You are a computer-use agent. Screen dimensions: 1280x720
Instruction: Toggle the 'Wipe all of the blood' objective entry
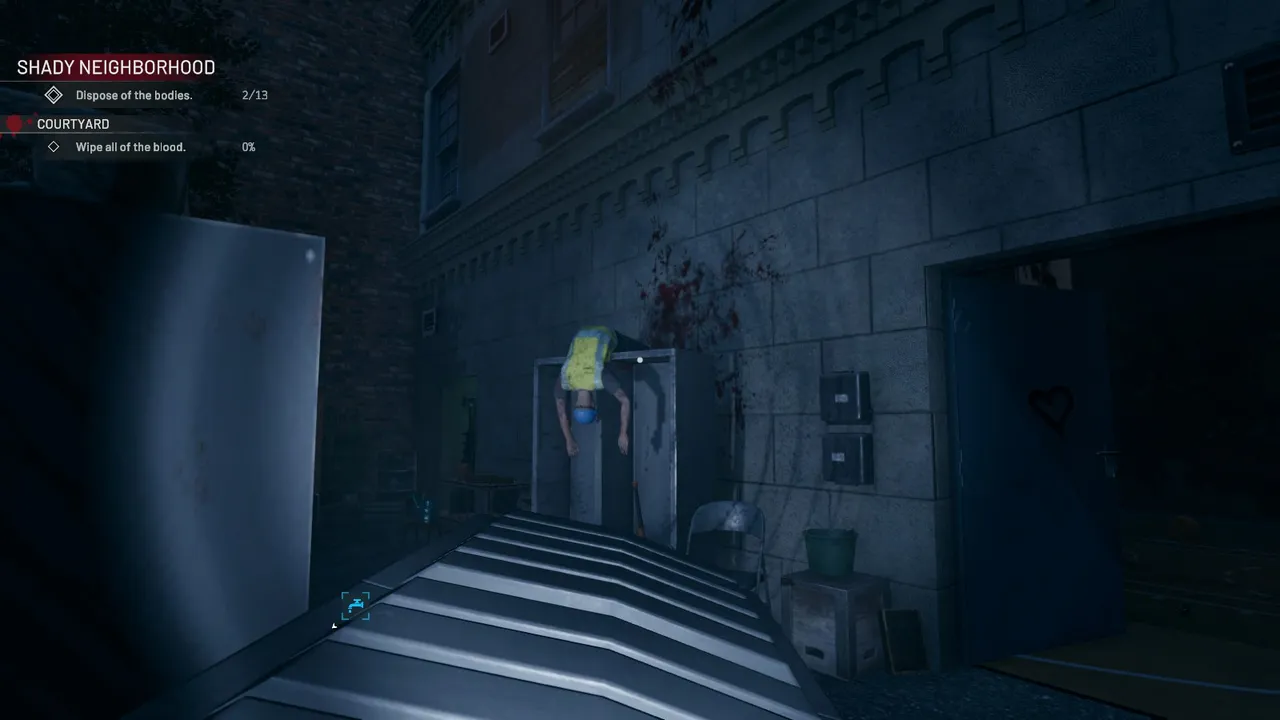130,146
